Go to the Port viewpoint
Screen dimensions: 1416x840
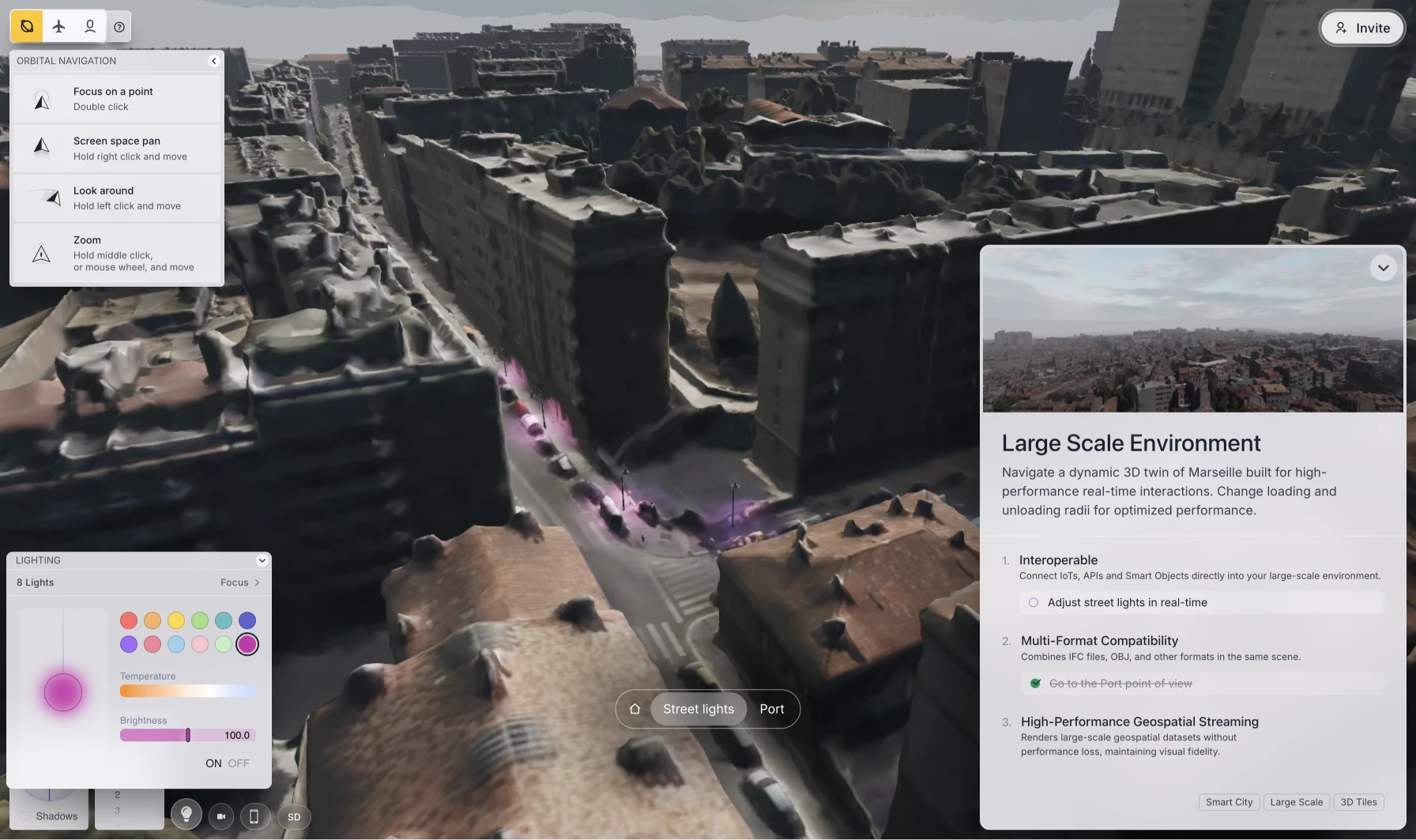771,709
